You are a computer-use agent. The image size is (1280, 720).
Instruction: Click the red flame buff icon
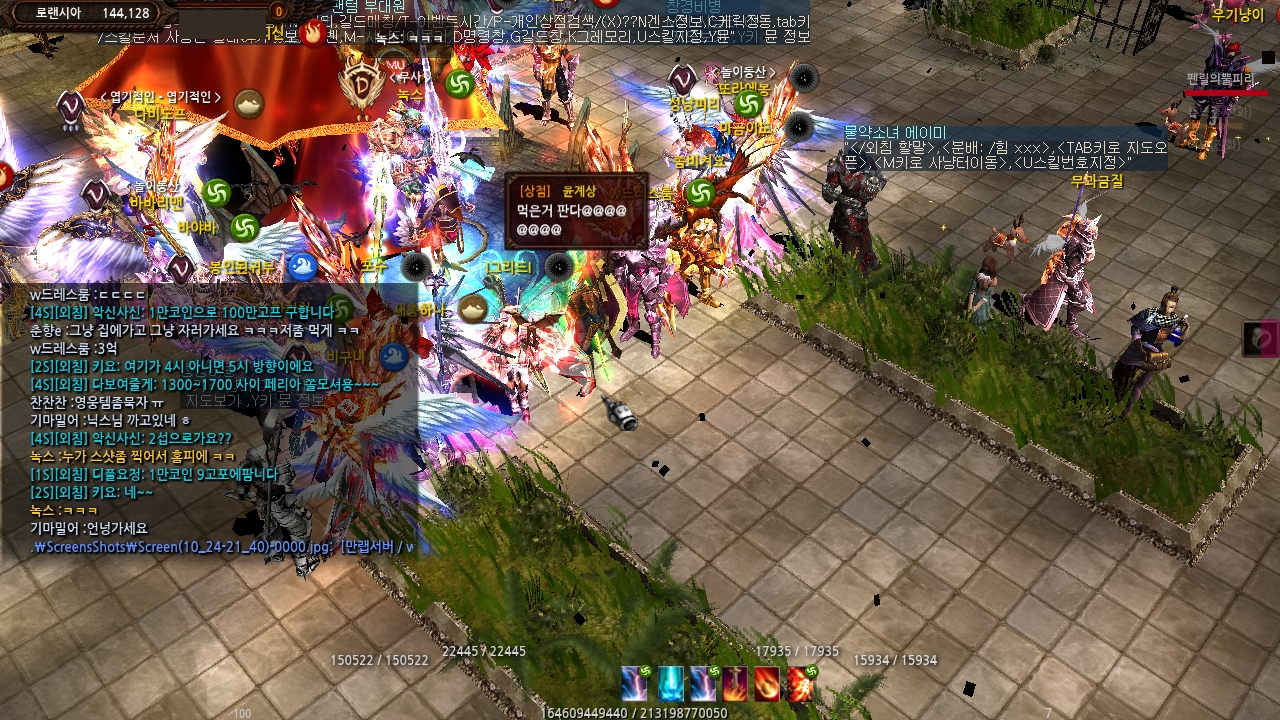313,33
